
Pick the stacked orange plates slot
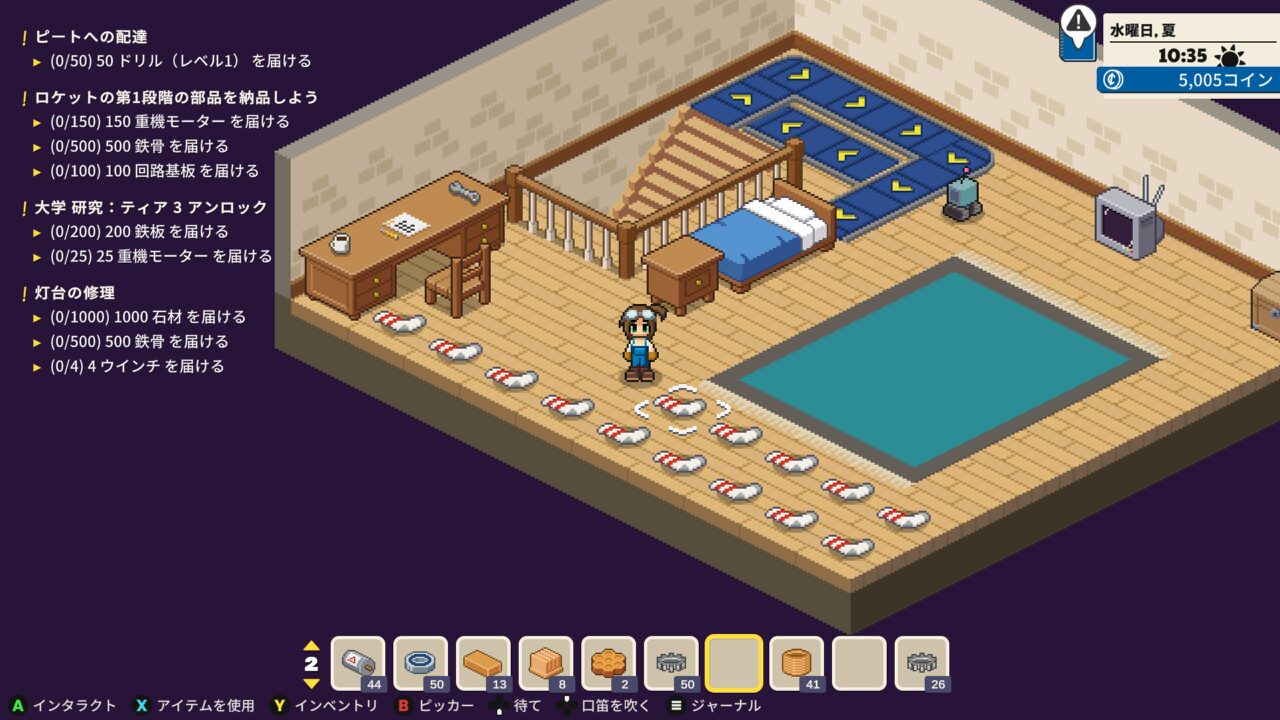[x=546, y=663]
